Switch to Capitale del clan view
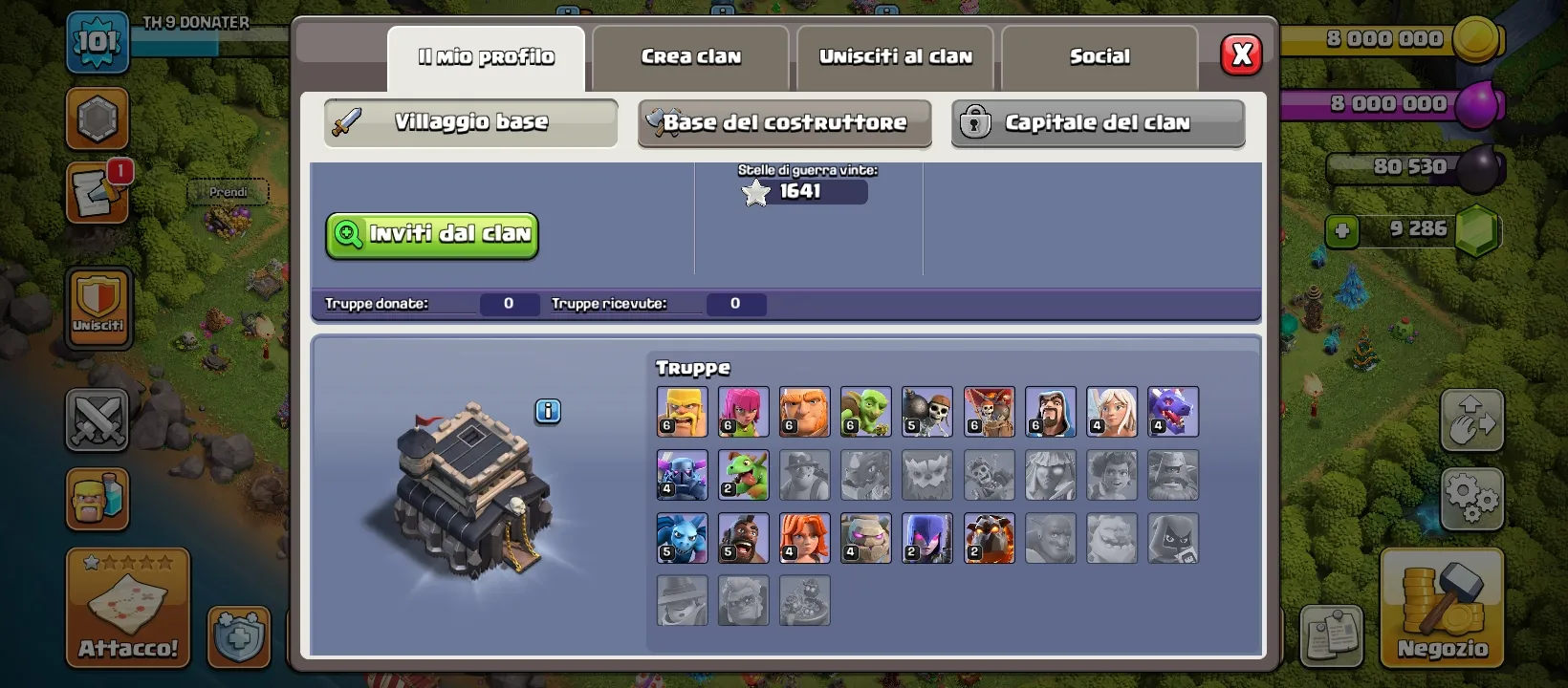 coord(1097,122)
